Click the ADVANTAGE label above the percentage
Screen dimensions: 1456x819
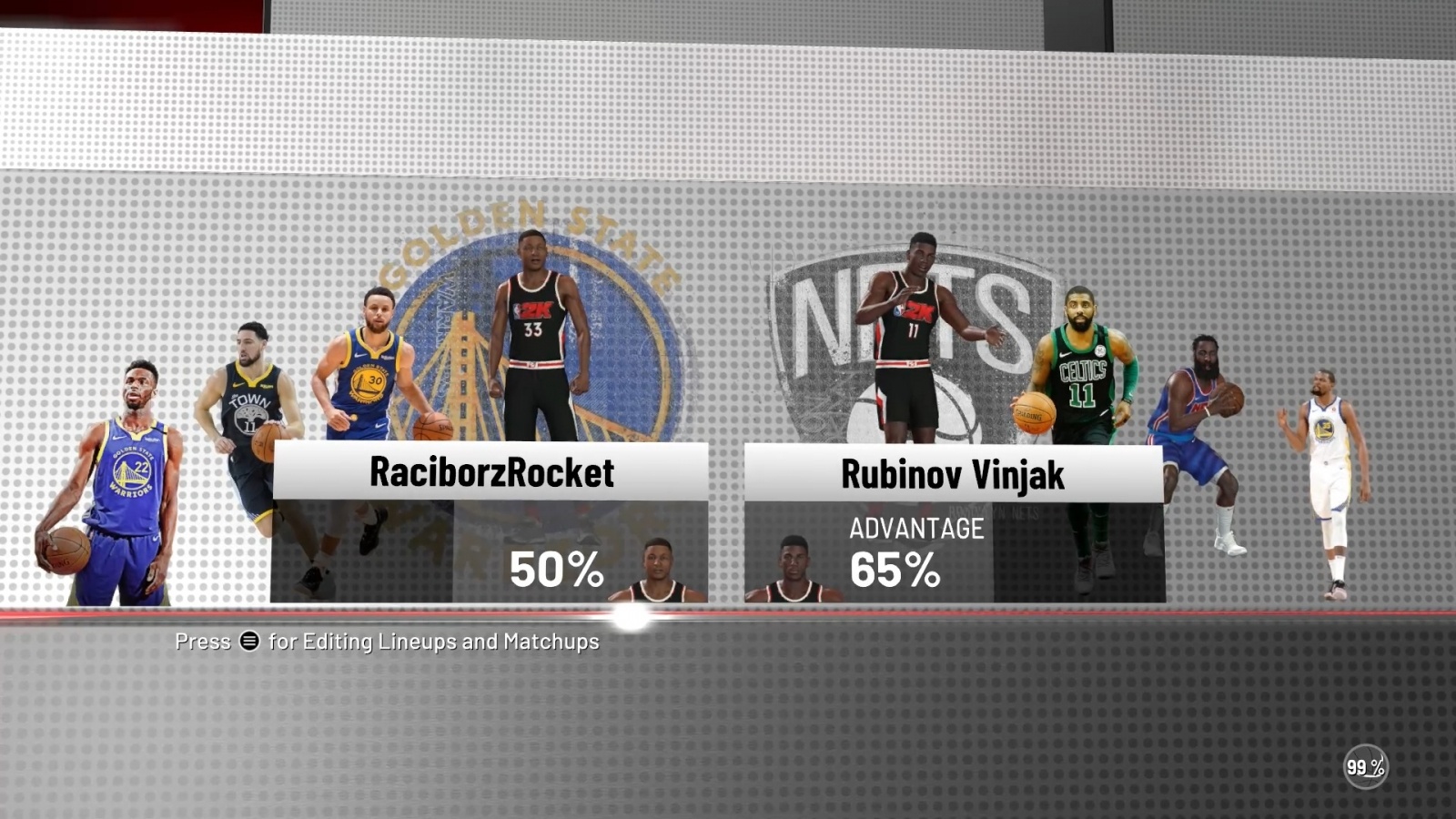tap(916, 528)
